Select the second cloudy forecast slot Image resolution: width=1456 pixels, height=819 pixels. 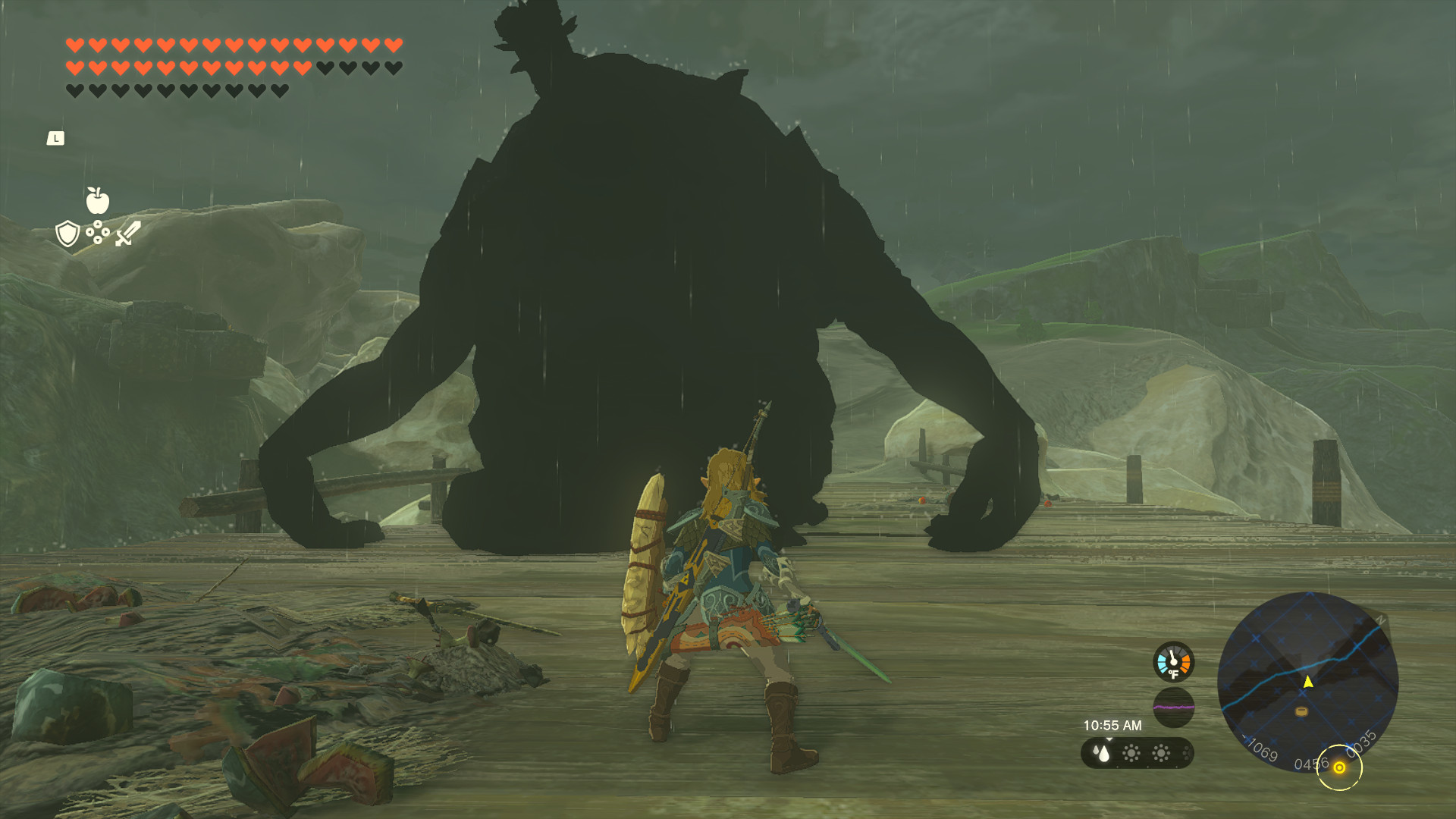tap(1160, 754)
